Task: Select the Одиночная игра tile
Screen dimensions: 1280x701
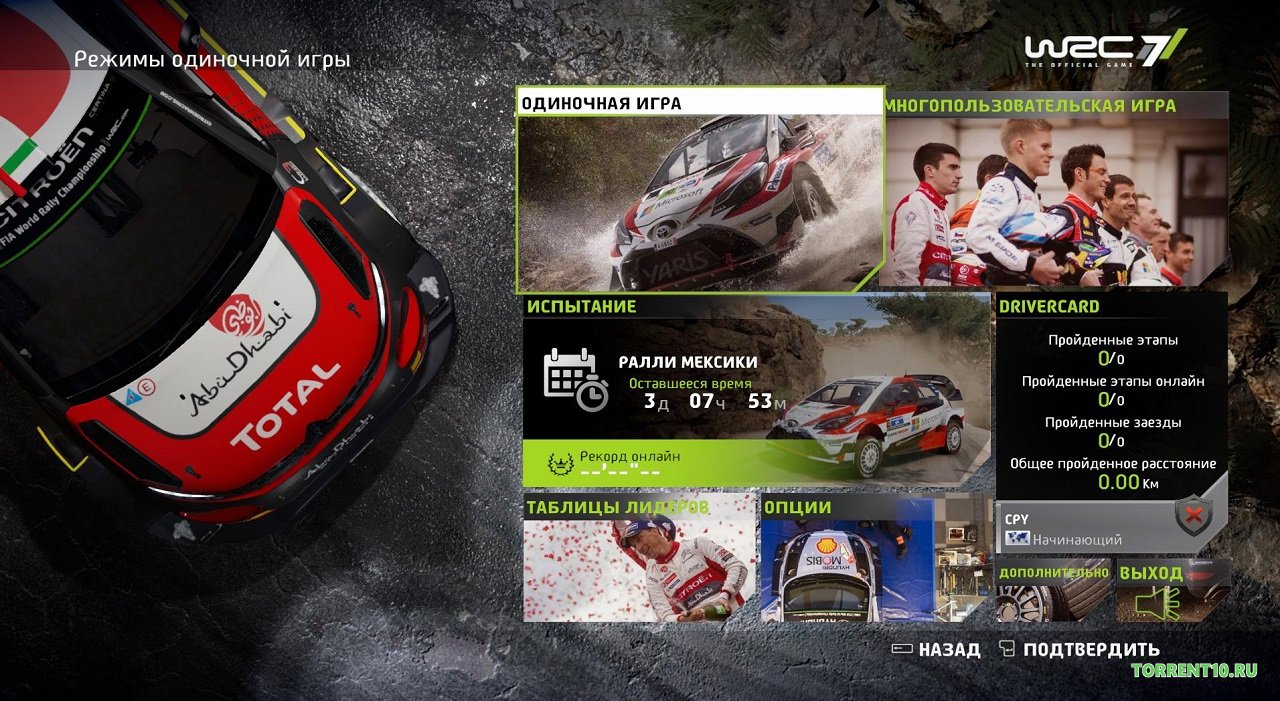Action: pos(700,190)
